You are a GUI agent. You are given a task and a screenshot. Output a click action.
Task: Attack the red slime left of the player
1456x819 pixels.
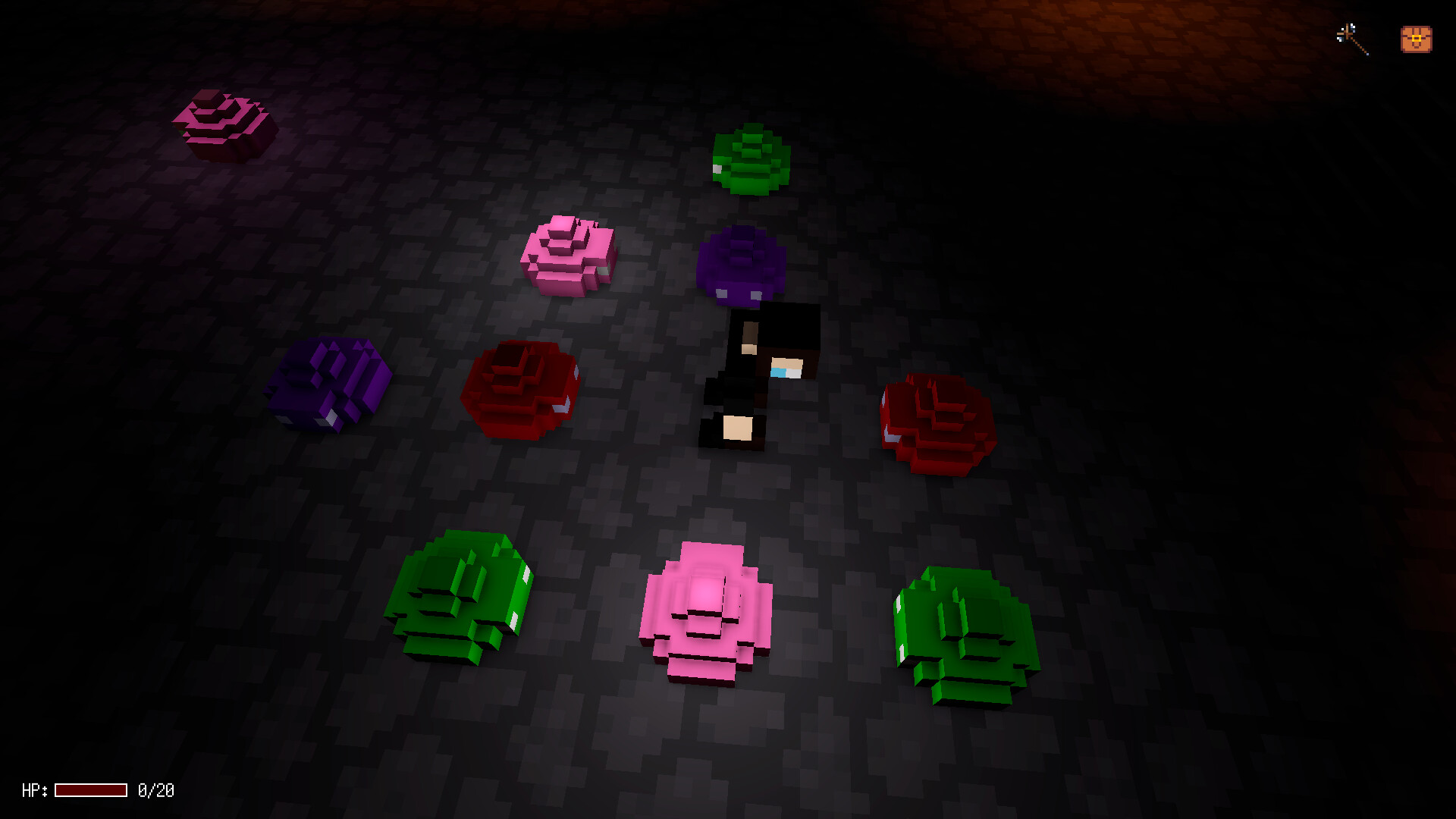click(519, 391)
